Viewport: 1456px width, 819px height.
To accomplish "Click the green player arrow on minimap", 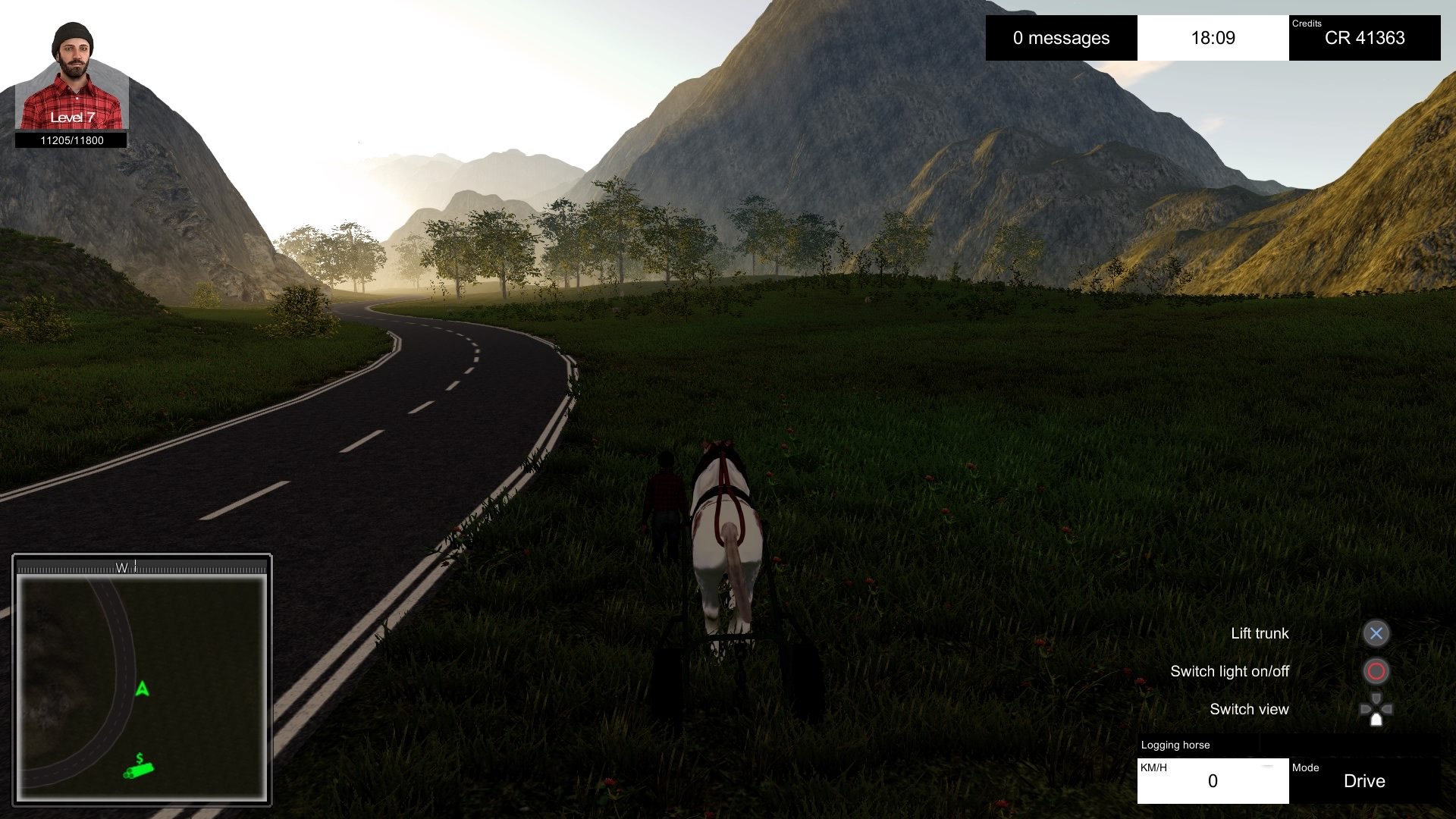I will pyautogui.click(x=142, y=689).
